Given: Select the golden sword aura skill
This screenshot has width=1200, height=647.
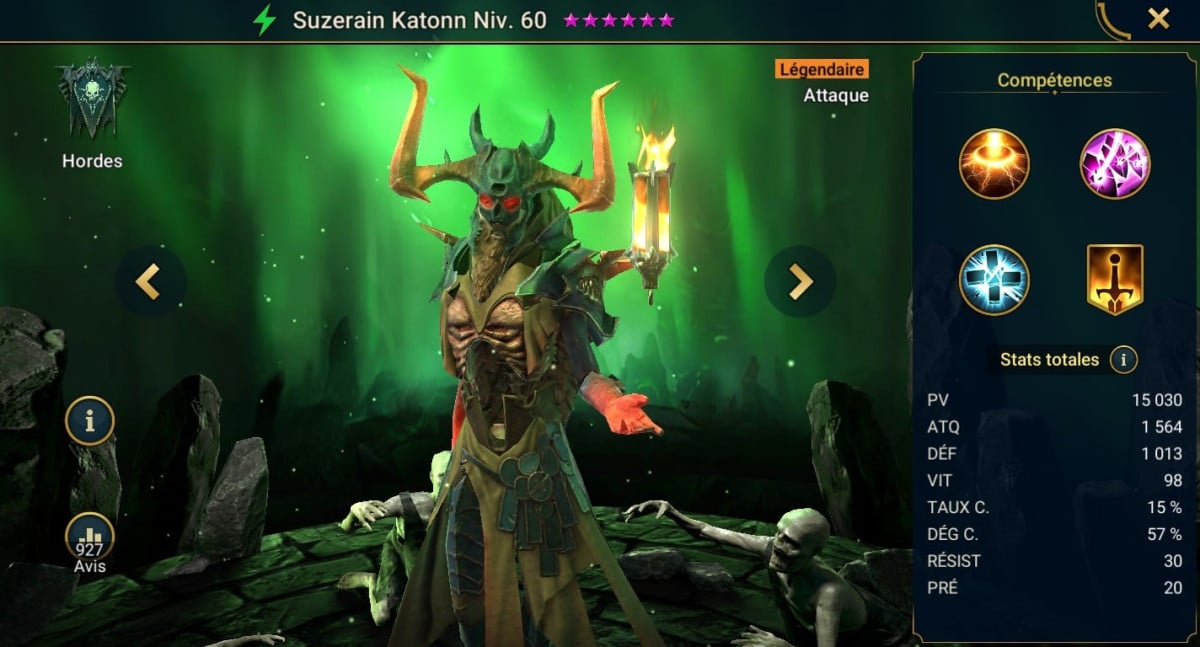Looking at the screenshot, I should [1114, 280].
